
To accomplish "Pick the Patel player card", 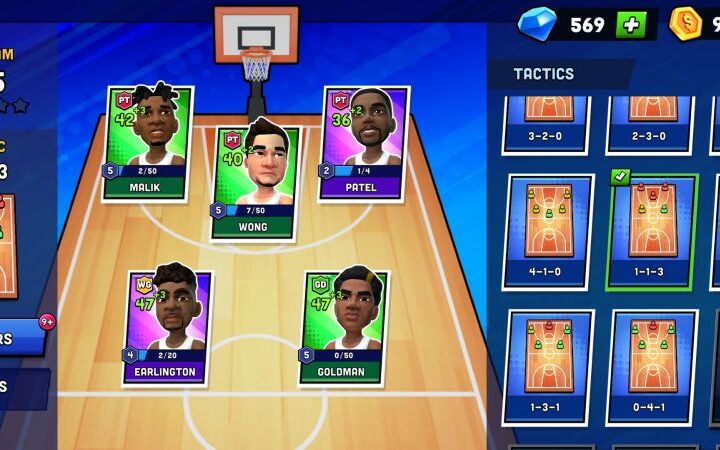I will [x=364, y=143].
